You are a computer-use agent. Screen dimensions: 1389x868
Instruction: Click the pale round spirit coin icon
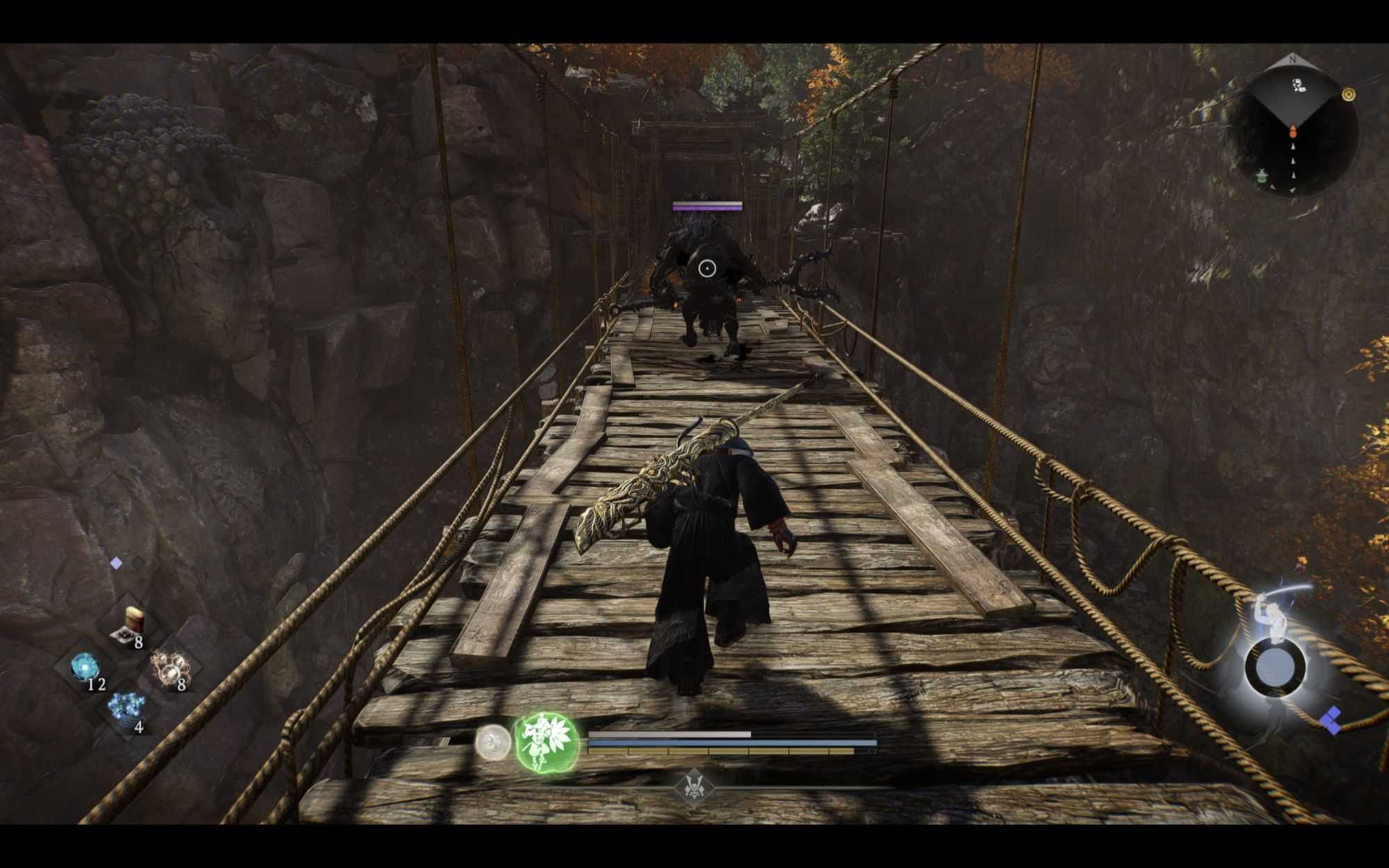[x=492, y=742]
